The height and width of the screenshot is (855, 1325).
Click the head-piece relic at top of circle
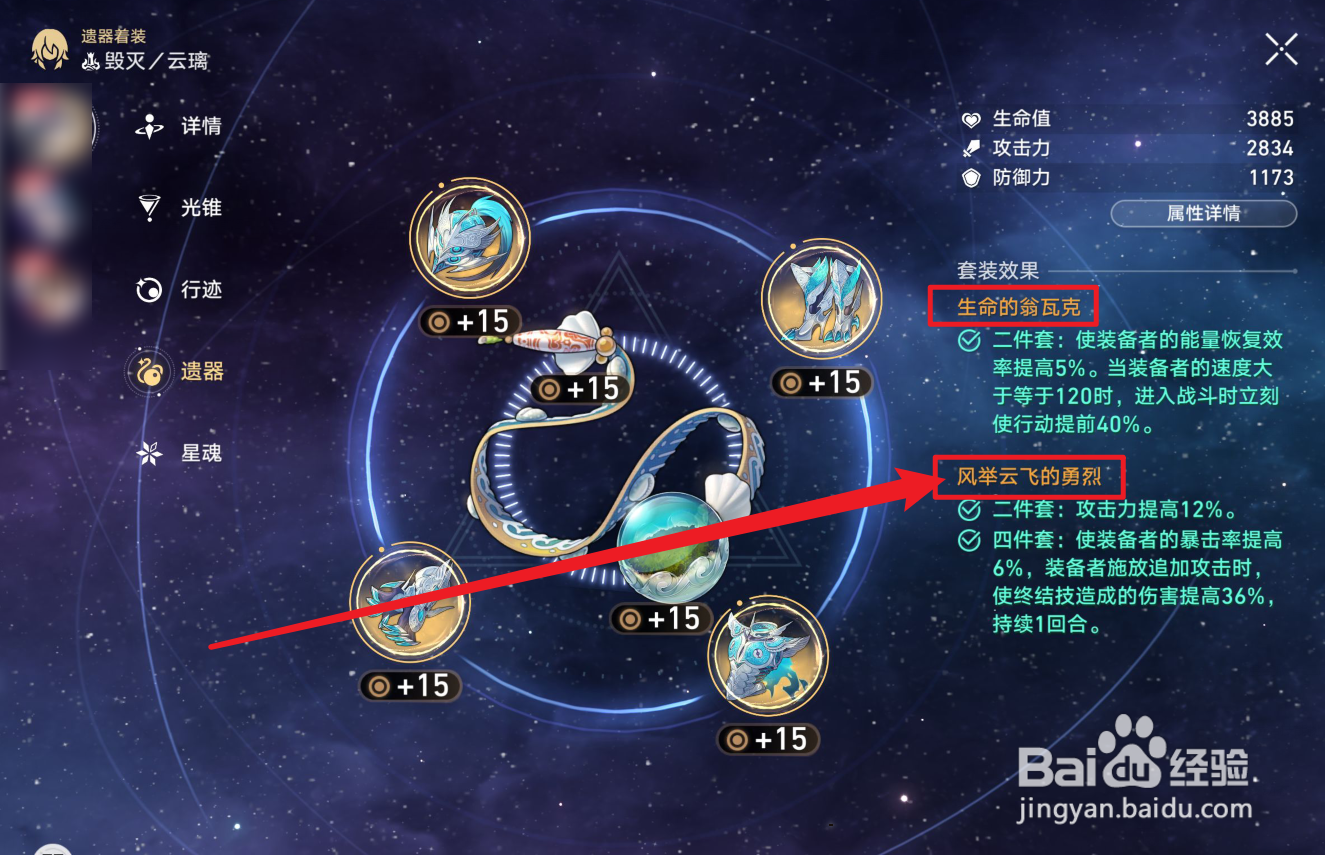click(x=468, y=238)
